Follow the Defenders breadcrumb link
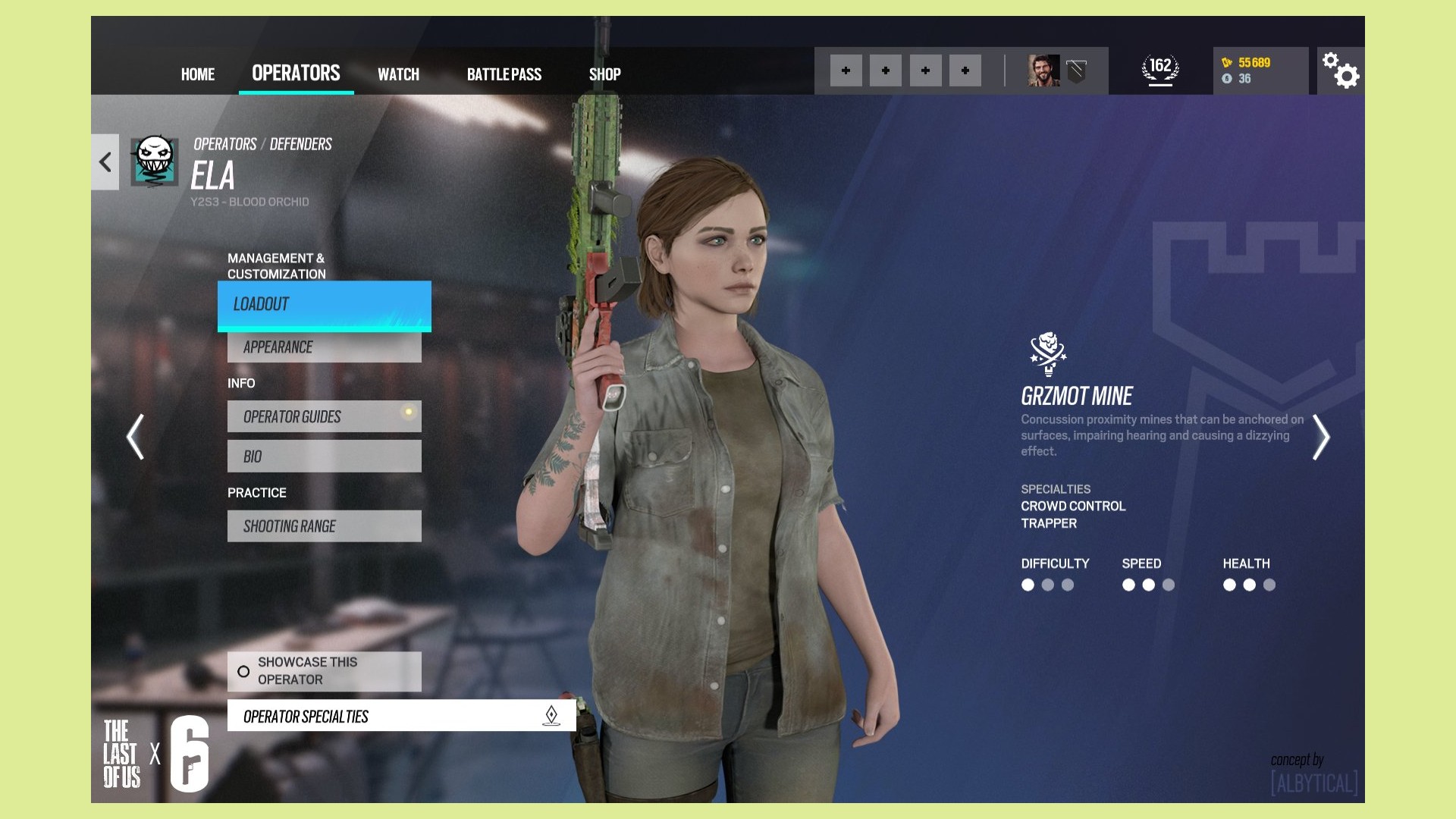Image resolution: width=1456 pixels, height=819 pixels. (x=301, y=144)
